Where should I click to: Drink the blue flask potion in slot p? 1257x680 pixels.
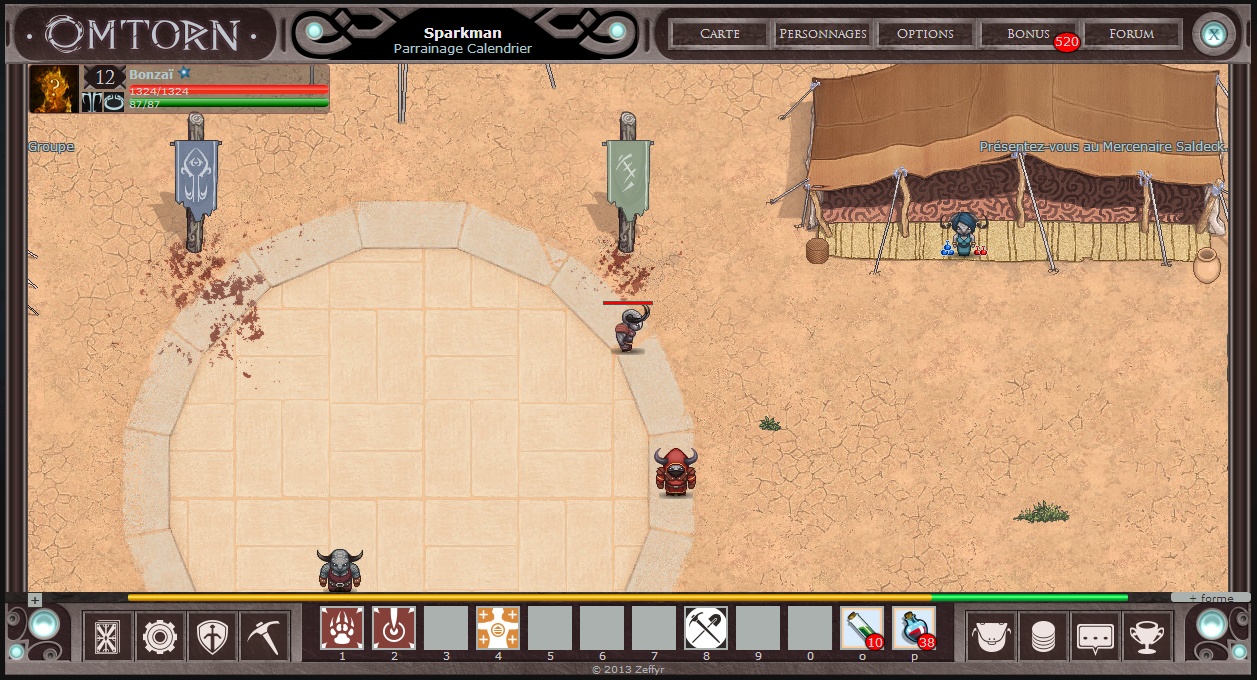point(914,628)
